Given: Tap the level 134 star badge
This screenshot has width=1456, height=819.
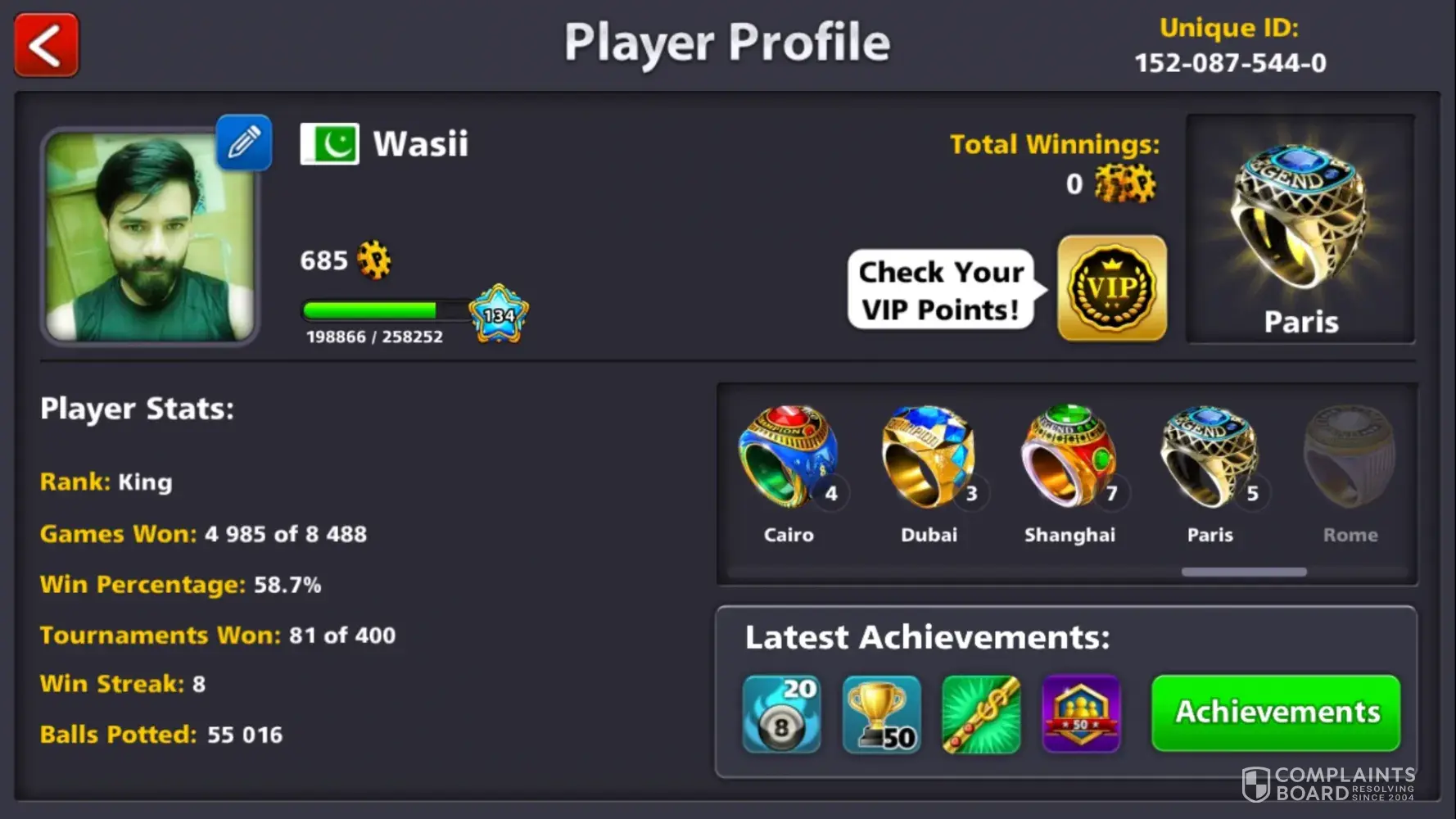Looking at the screenshot, I should (x=499, y=314).
